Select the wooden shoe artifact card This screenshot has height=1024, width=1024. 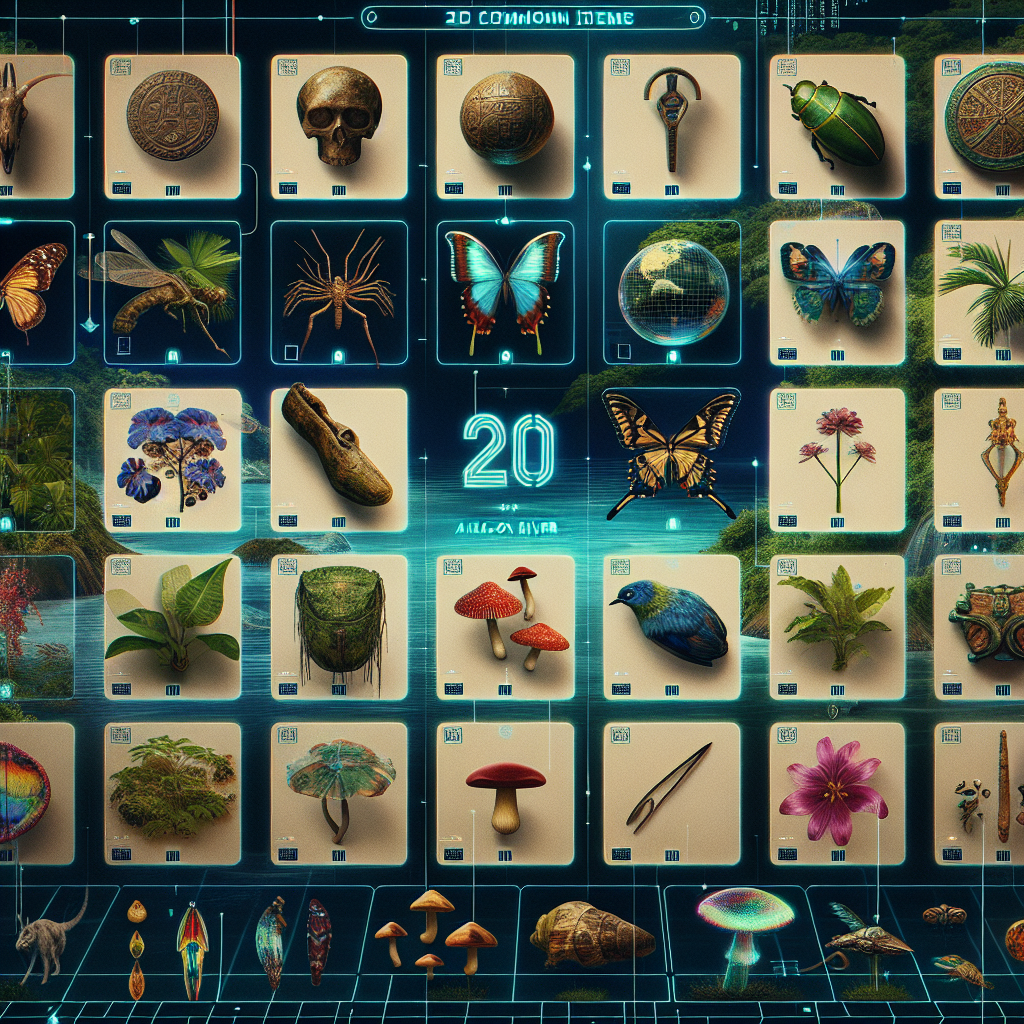click(338, 458)
